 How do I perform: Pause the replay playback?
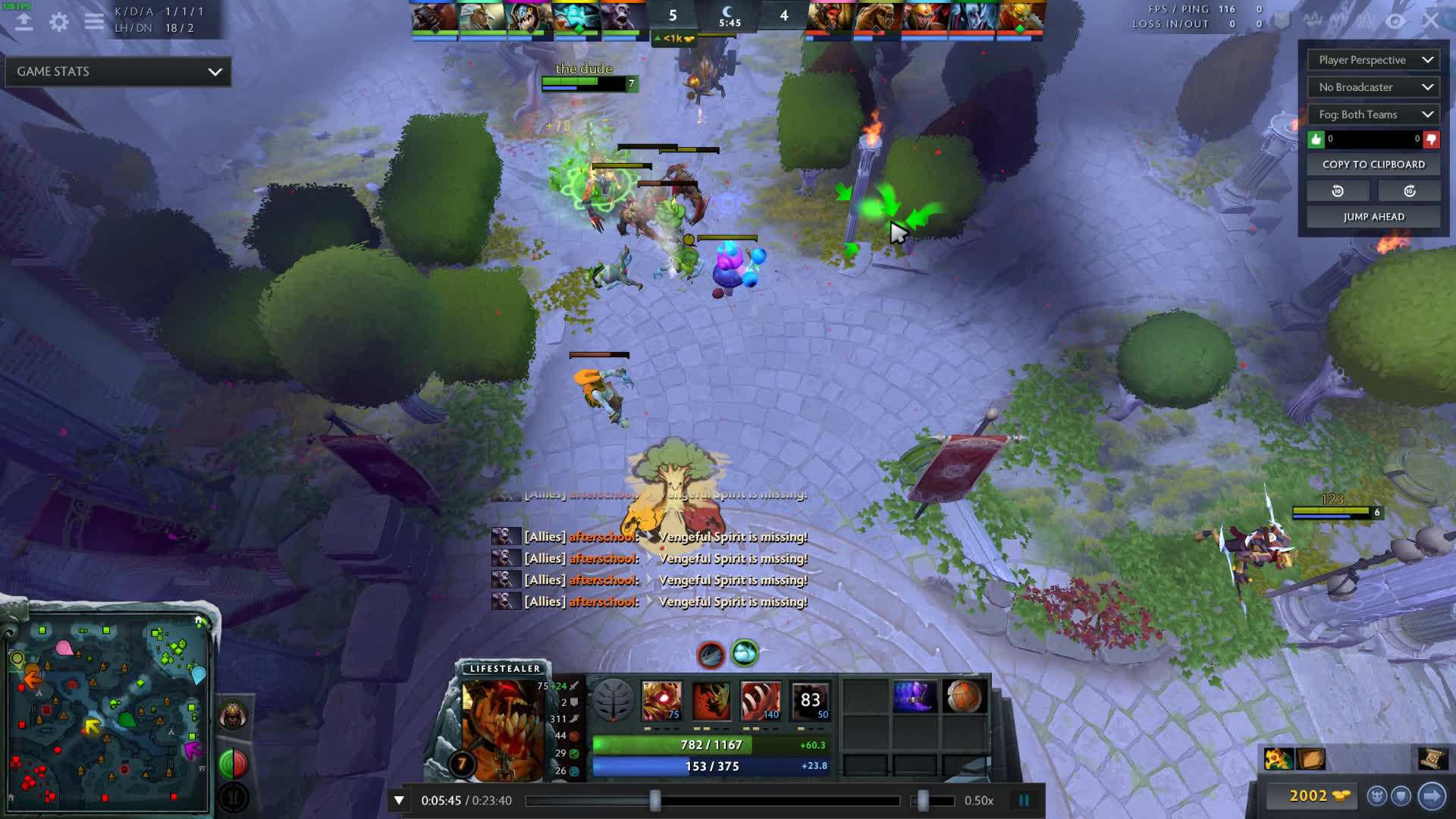(x=1024, y=800)
